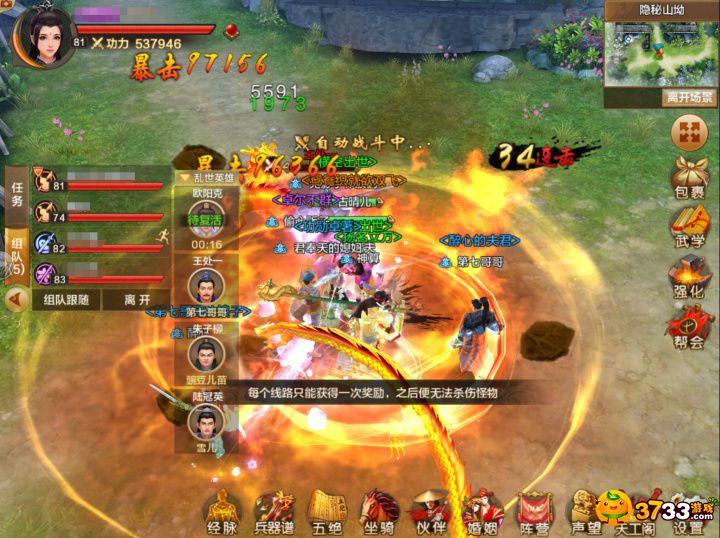
Task: Switch to the 组队 team tab
Action: pyautogui.click(x=16, y=256)
